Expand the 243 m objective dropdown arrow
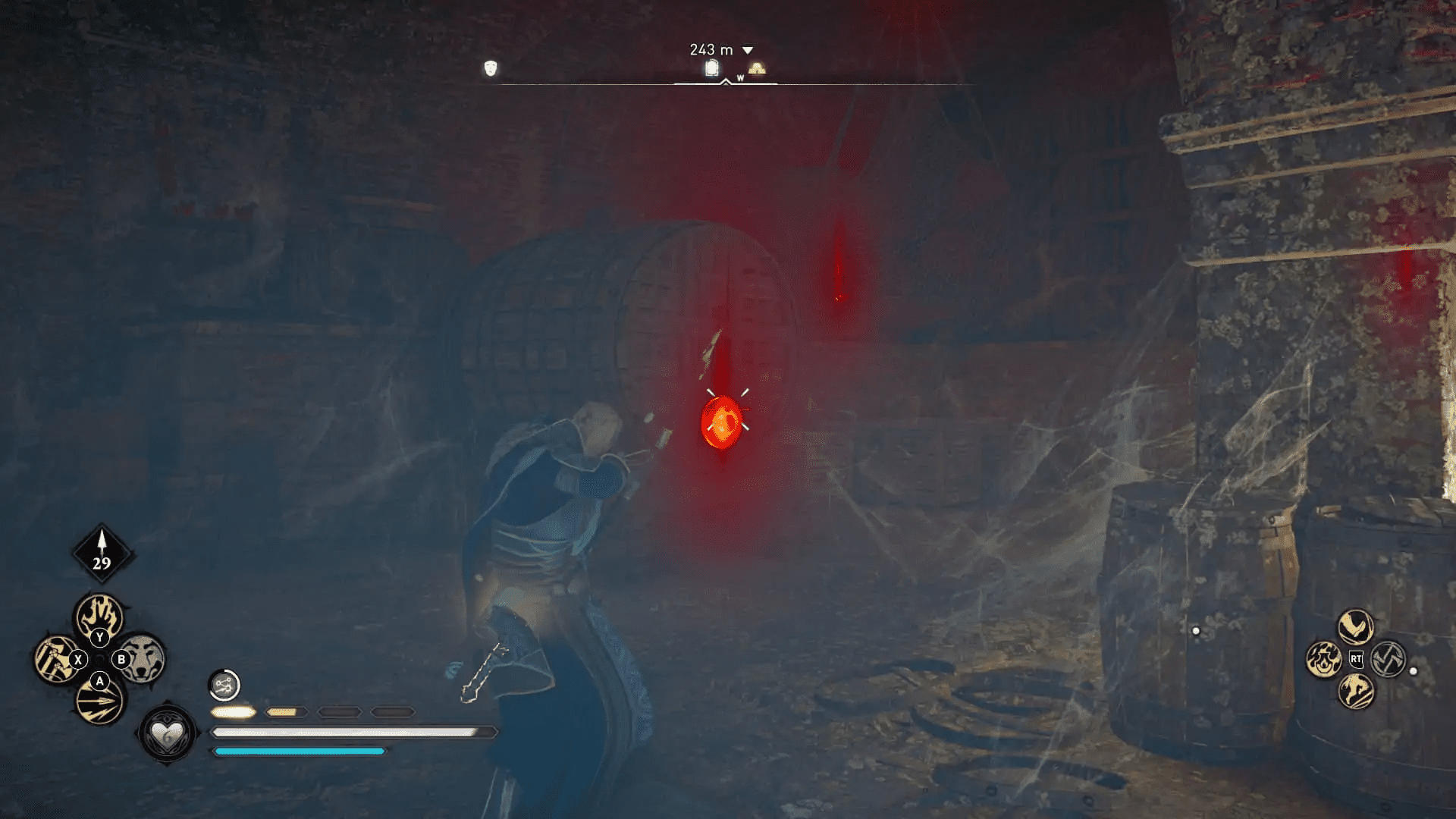The height and width of the screenshot is (819, 1456). (x=747, y=49)
